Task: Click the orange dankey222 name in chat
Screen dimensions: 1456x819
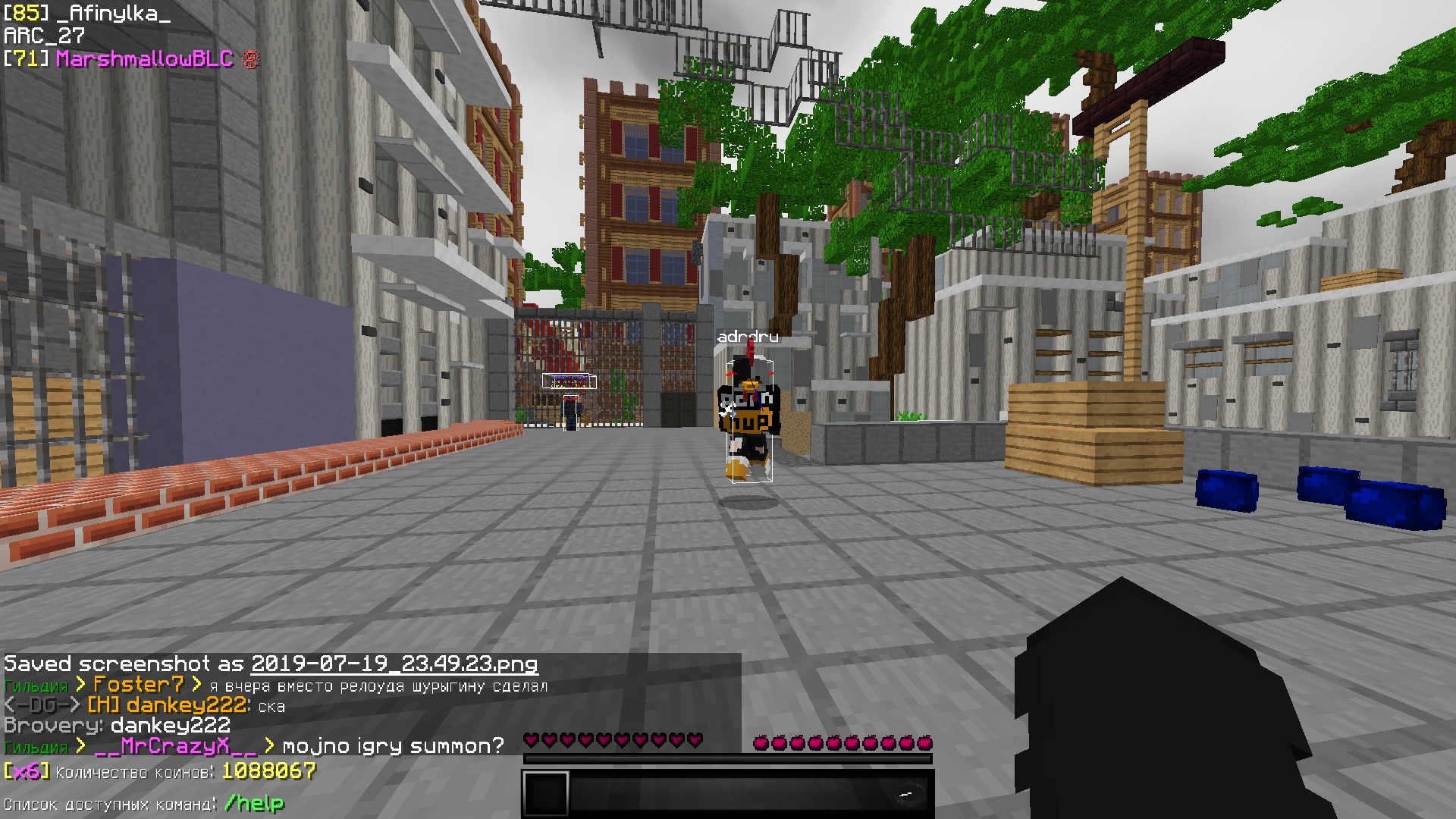Action: pyautogui.click(x=186, y=705)
